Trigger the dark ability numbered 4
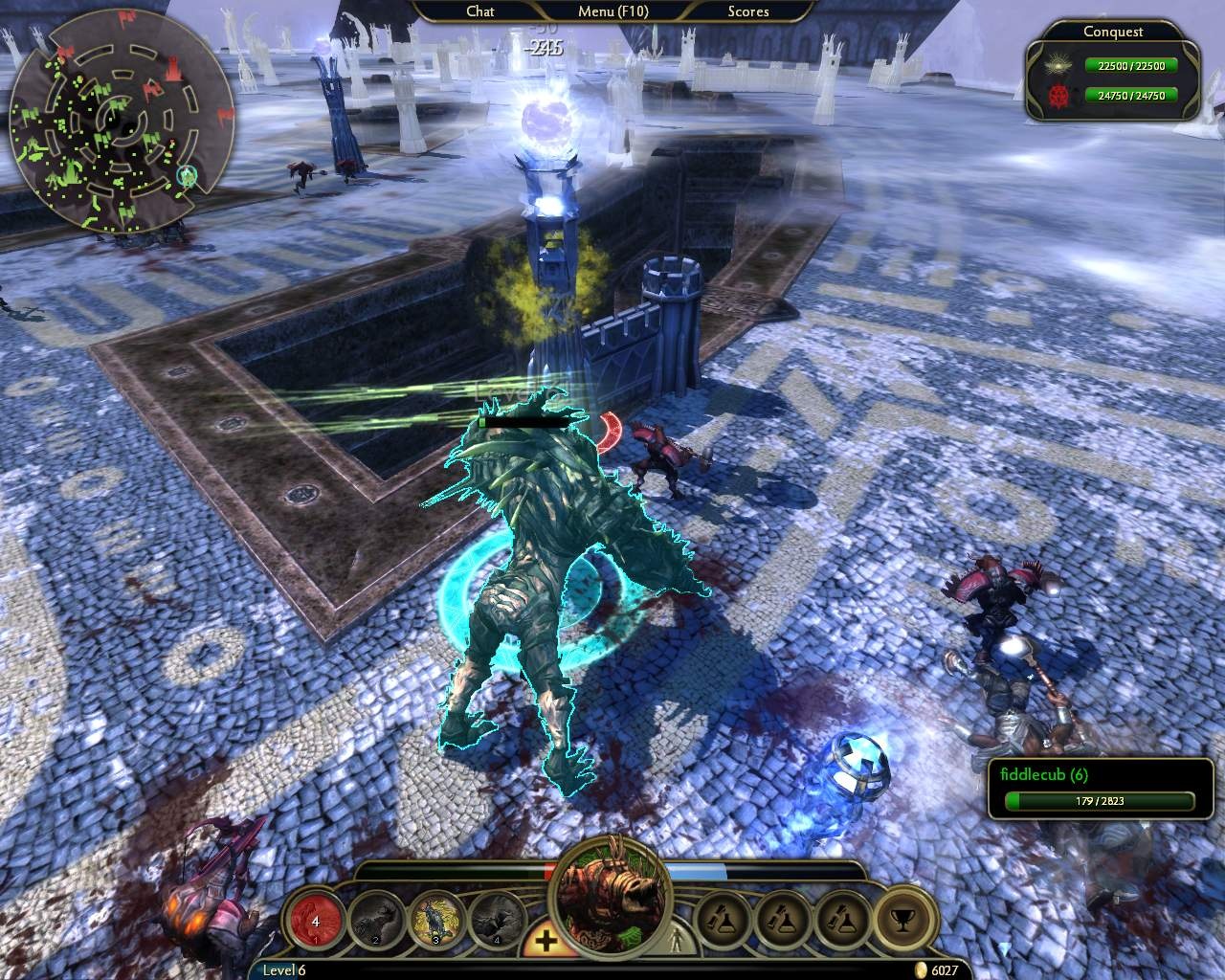 coord(497,921)
